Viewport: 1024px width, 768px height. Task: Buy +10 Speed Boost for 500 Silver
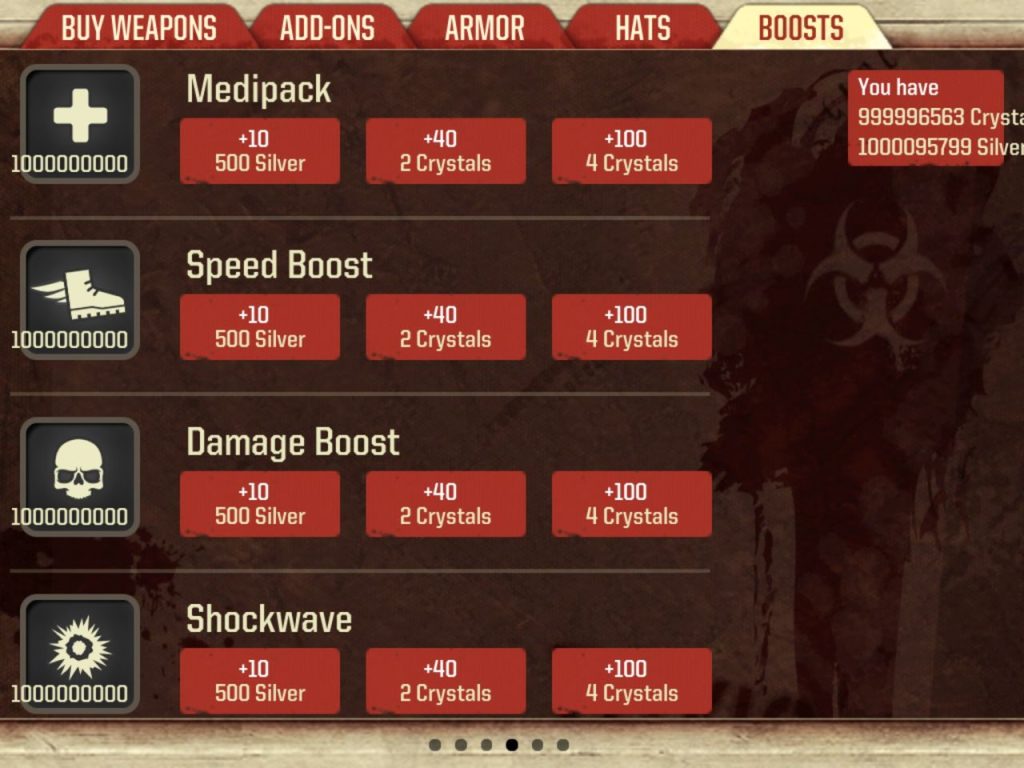(x=260, y=327)
